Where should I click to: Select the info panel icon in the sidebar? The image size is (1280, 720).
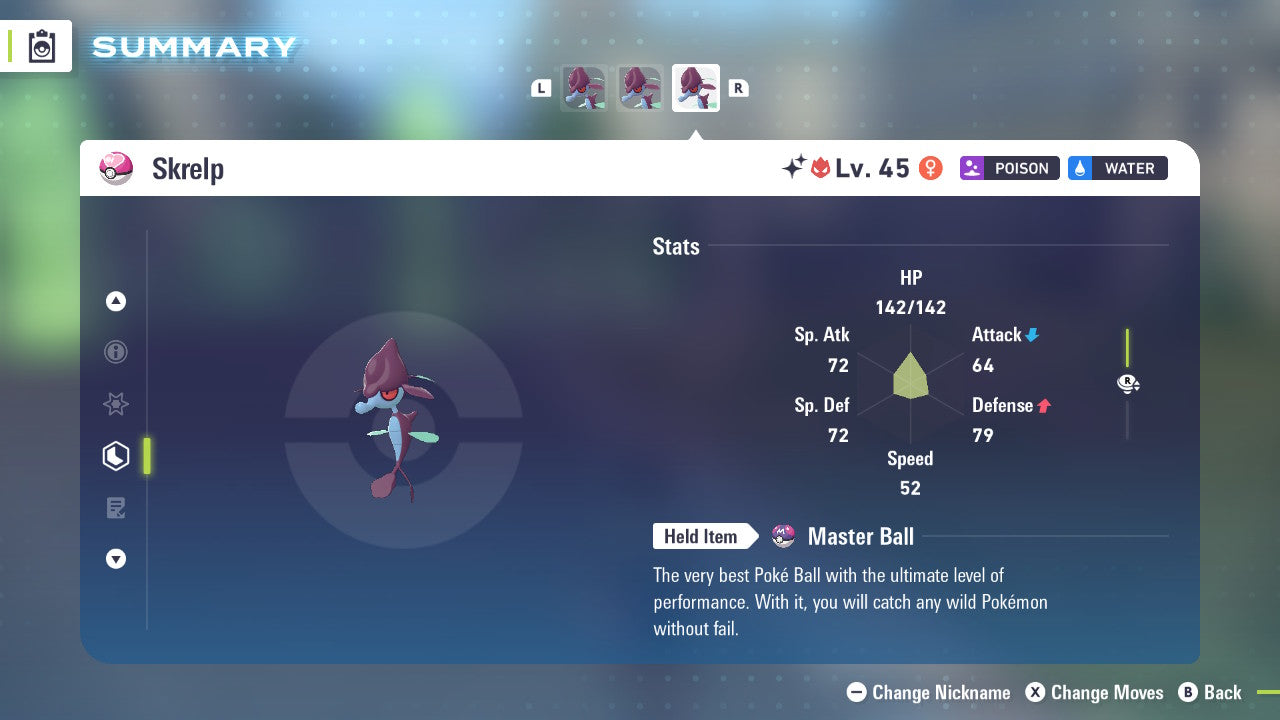pyautogui.click(x=116, y=352)
